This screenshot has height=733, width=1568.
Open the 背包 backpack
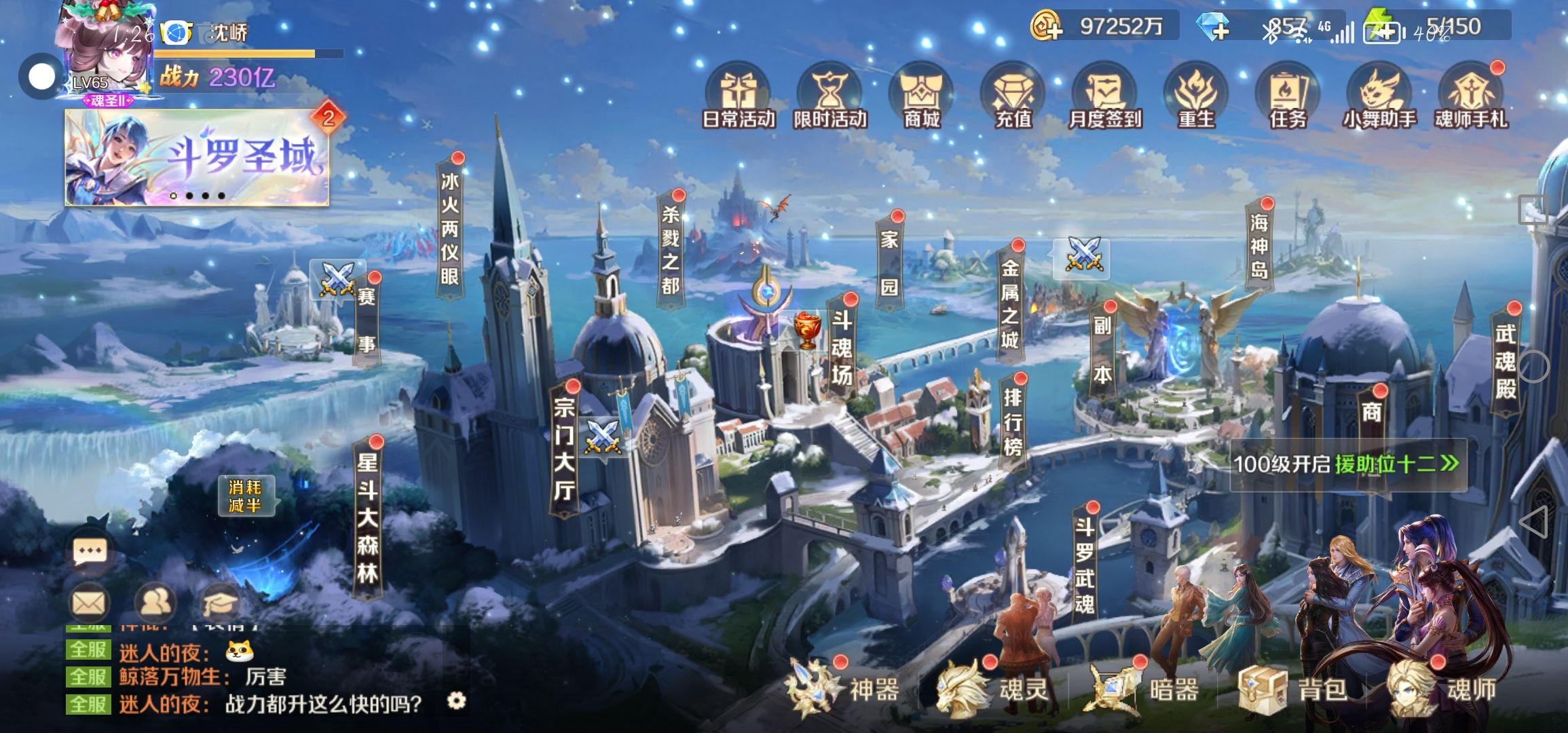1293,690
